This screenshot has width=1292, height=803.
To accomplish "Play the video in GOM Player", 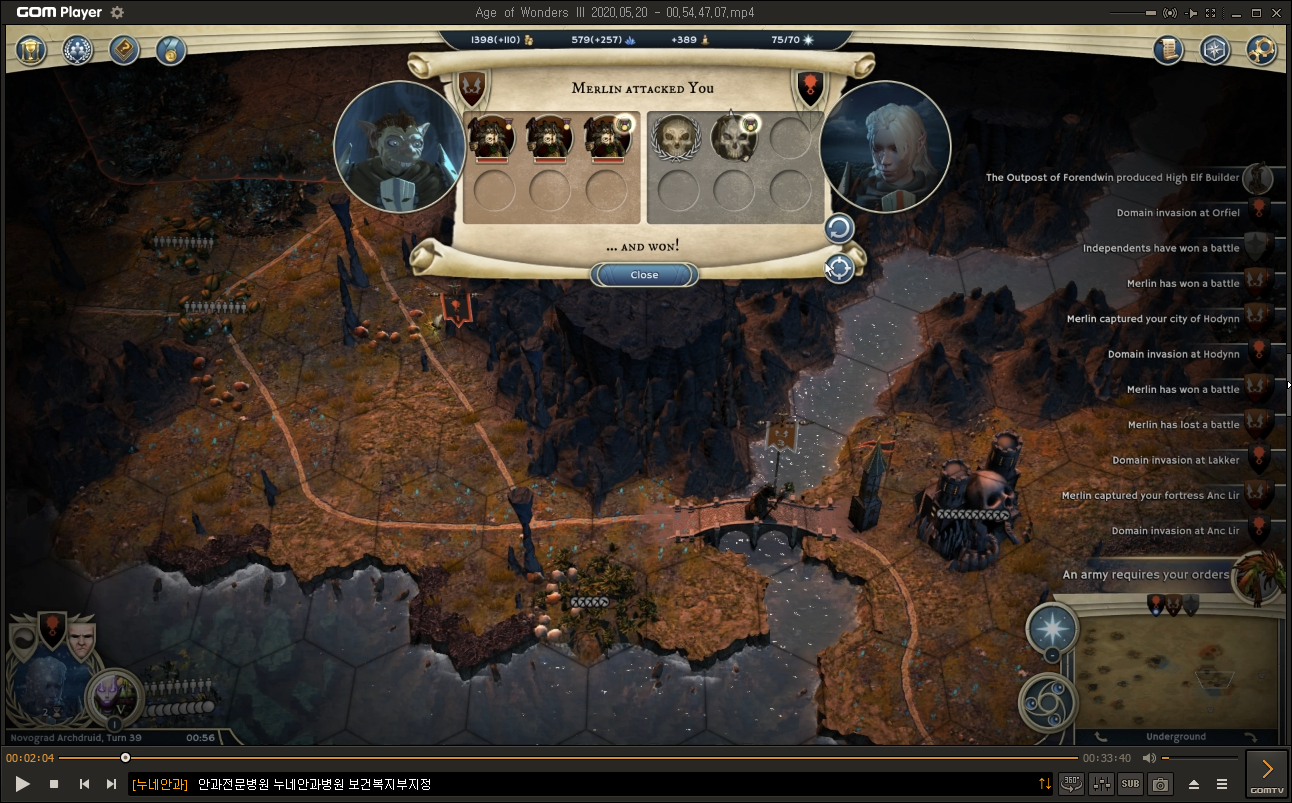I will pos(22,784).
